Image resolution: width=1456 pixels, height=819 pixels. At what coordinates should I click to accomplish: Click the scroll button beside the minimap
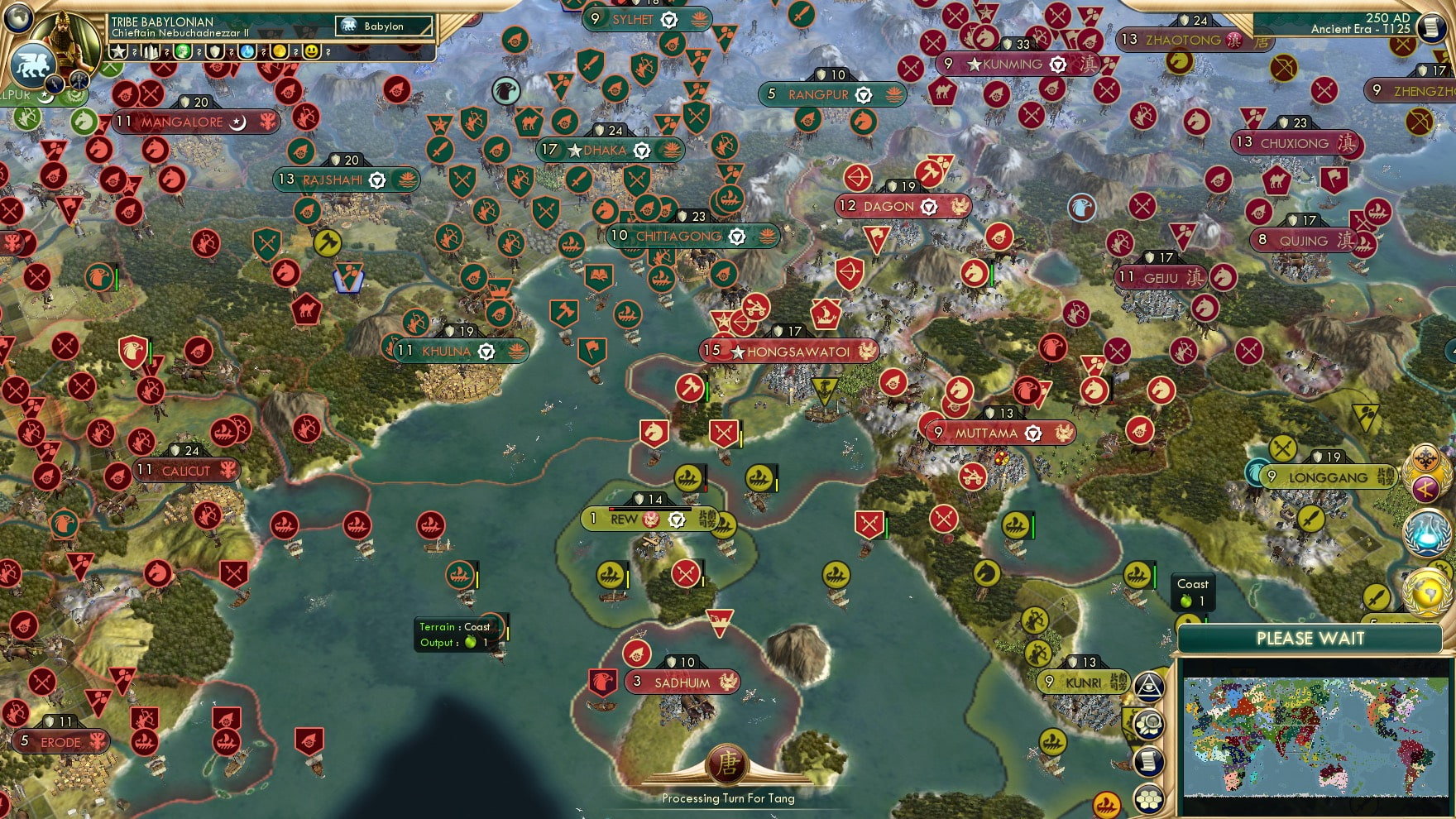click(1148, 762)
